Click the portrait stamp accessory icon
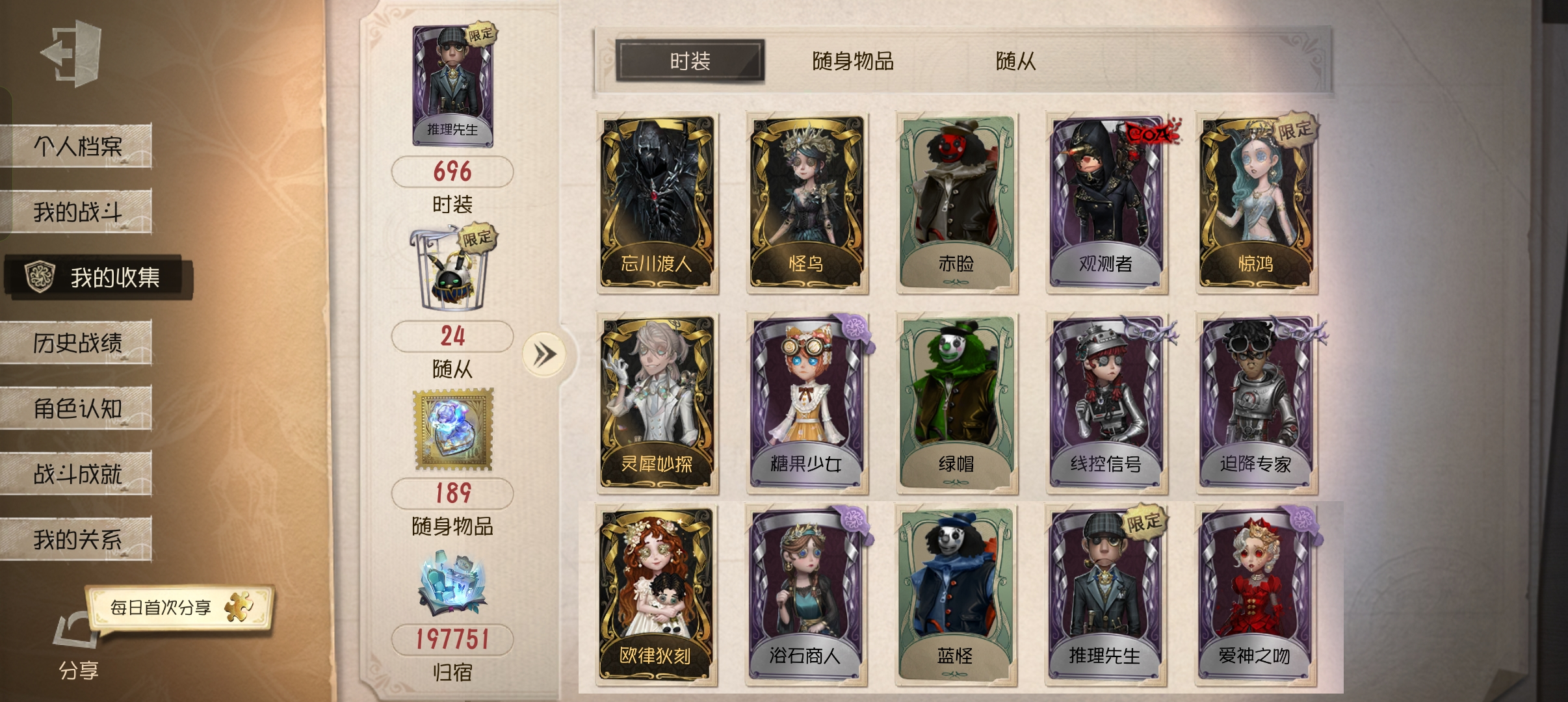 (455, 429)
